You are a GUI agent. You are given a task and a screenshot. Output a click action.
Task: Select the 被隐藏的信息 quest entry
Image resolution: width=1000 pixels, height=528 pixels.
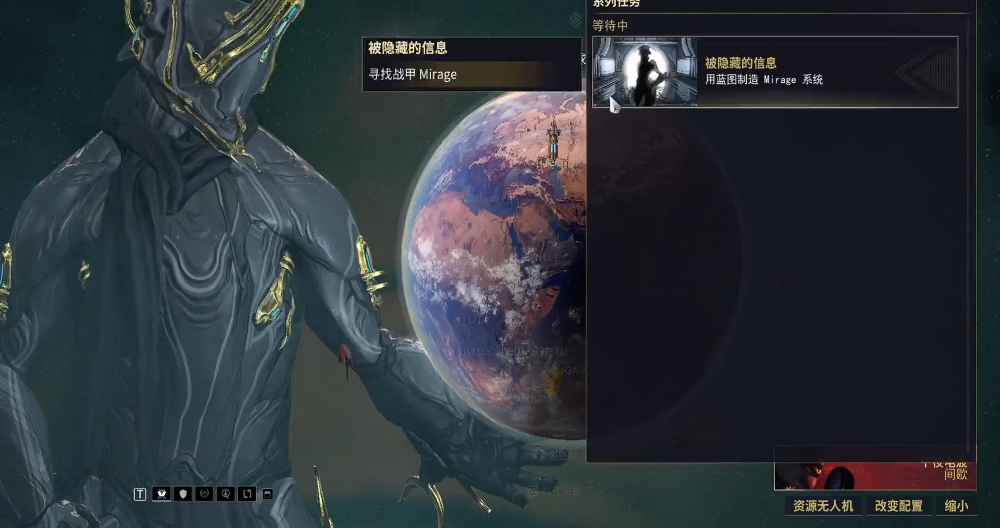coord(775,71)
